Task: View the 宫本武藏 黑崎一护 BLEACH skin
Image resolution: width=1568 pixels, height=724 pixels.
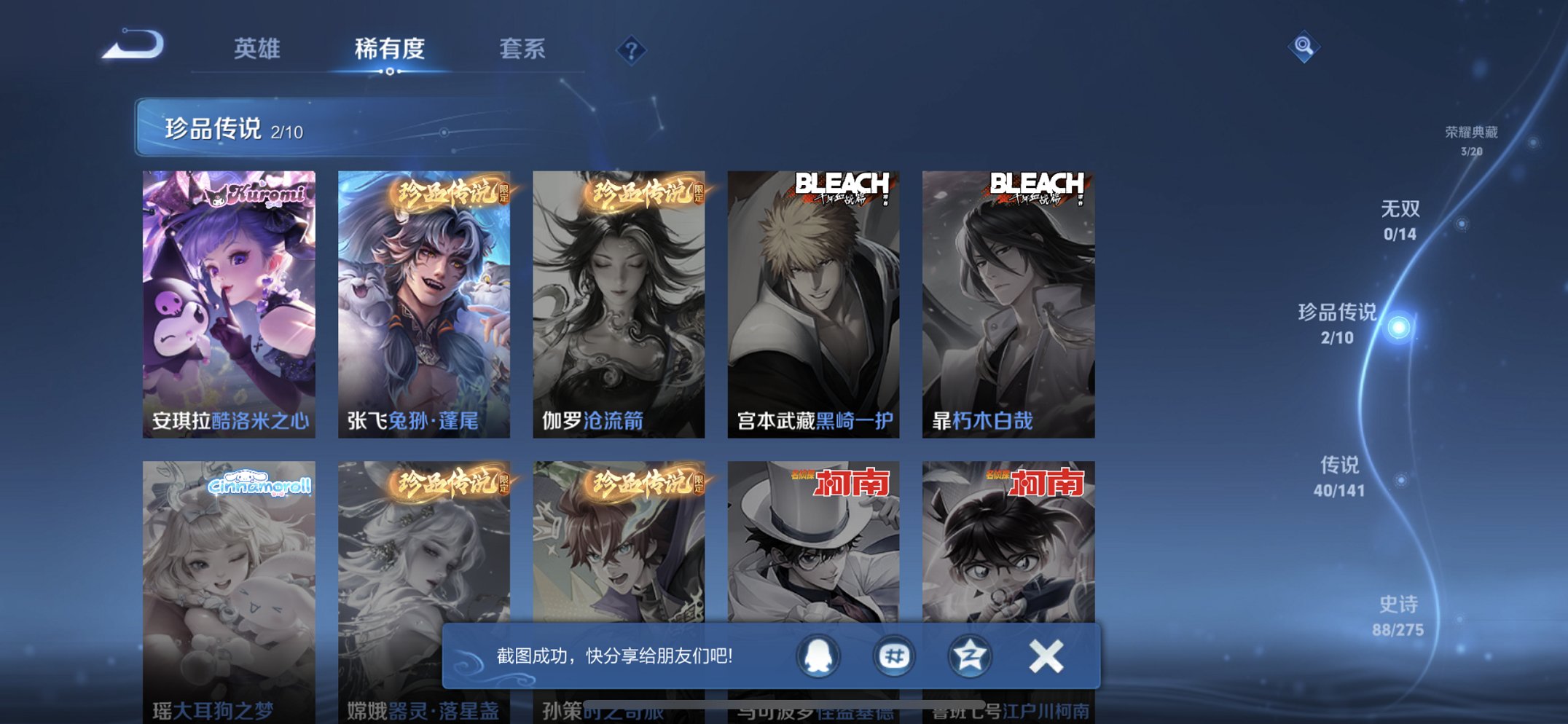Action: click(815, 303)
